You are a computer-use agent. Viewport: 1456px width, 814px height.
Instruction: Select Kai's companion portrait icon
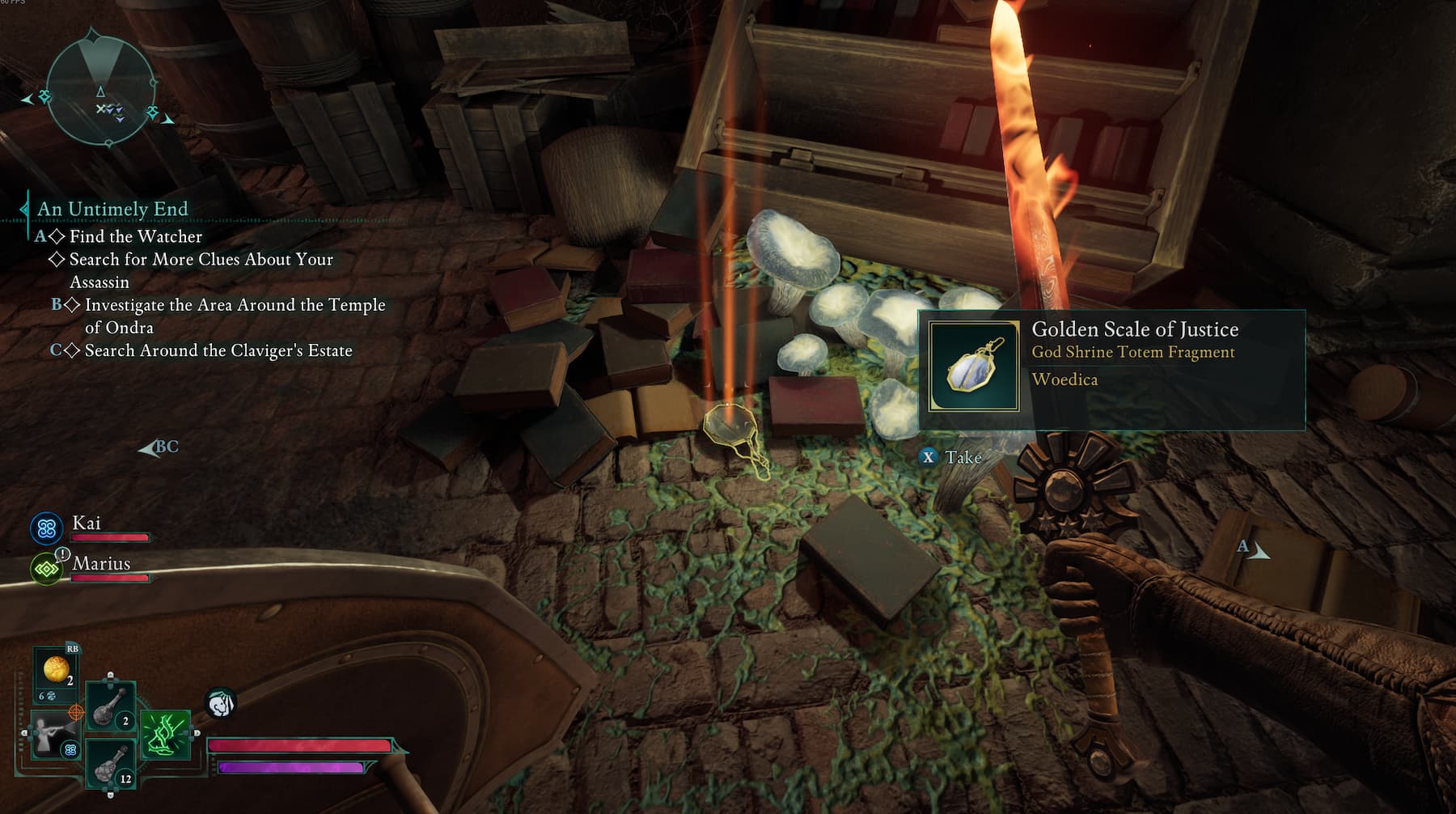click(x=47, y=529)
